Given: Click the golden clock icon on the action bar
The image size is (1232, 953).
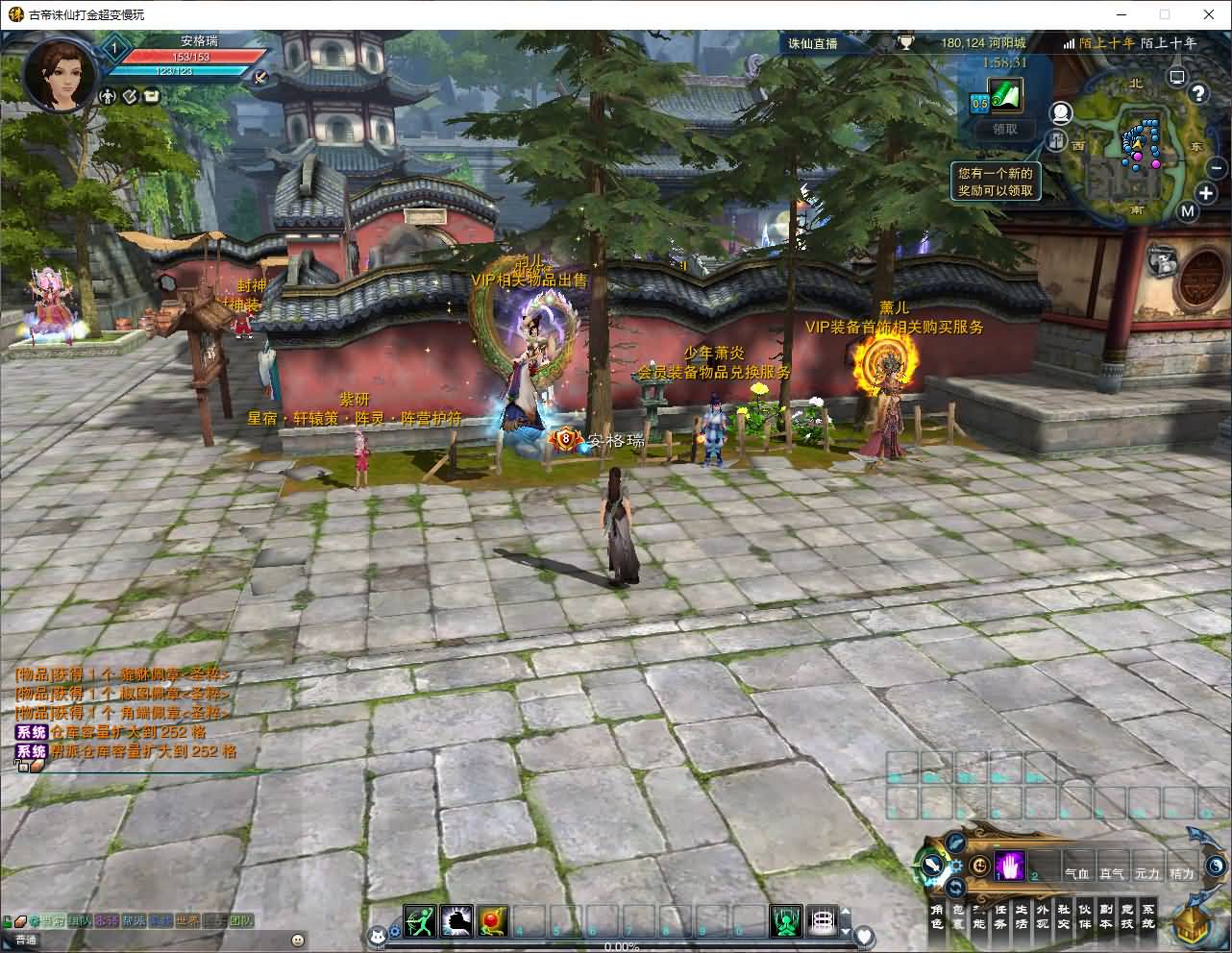Looking at the screenshot, I should point(979,865).
